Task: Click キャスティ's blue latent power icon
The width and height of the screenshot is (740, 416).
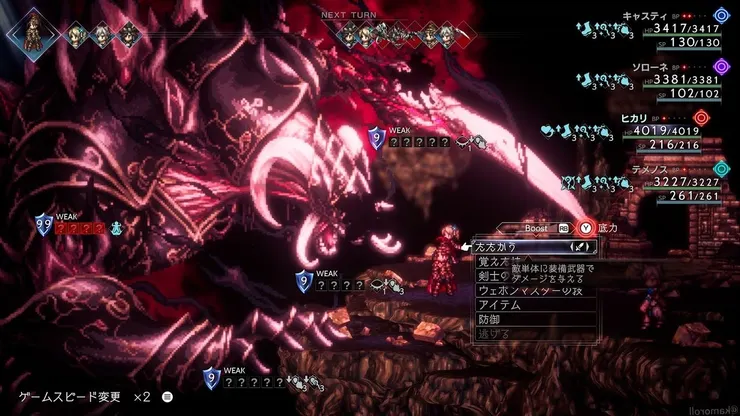Action: click(722, 16)
